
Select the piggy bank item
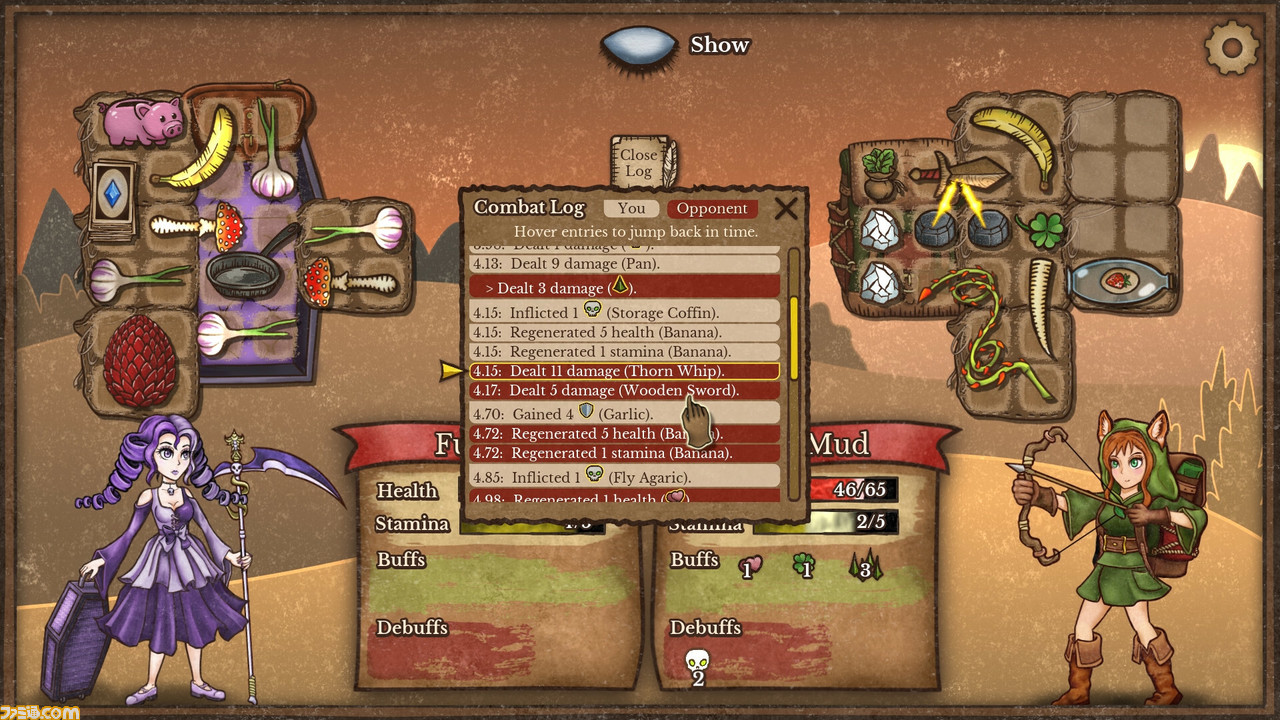(x=143, y=121)
